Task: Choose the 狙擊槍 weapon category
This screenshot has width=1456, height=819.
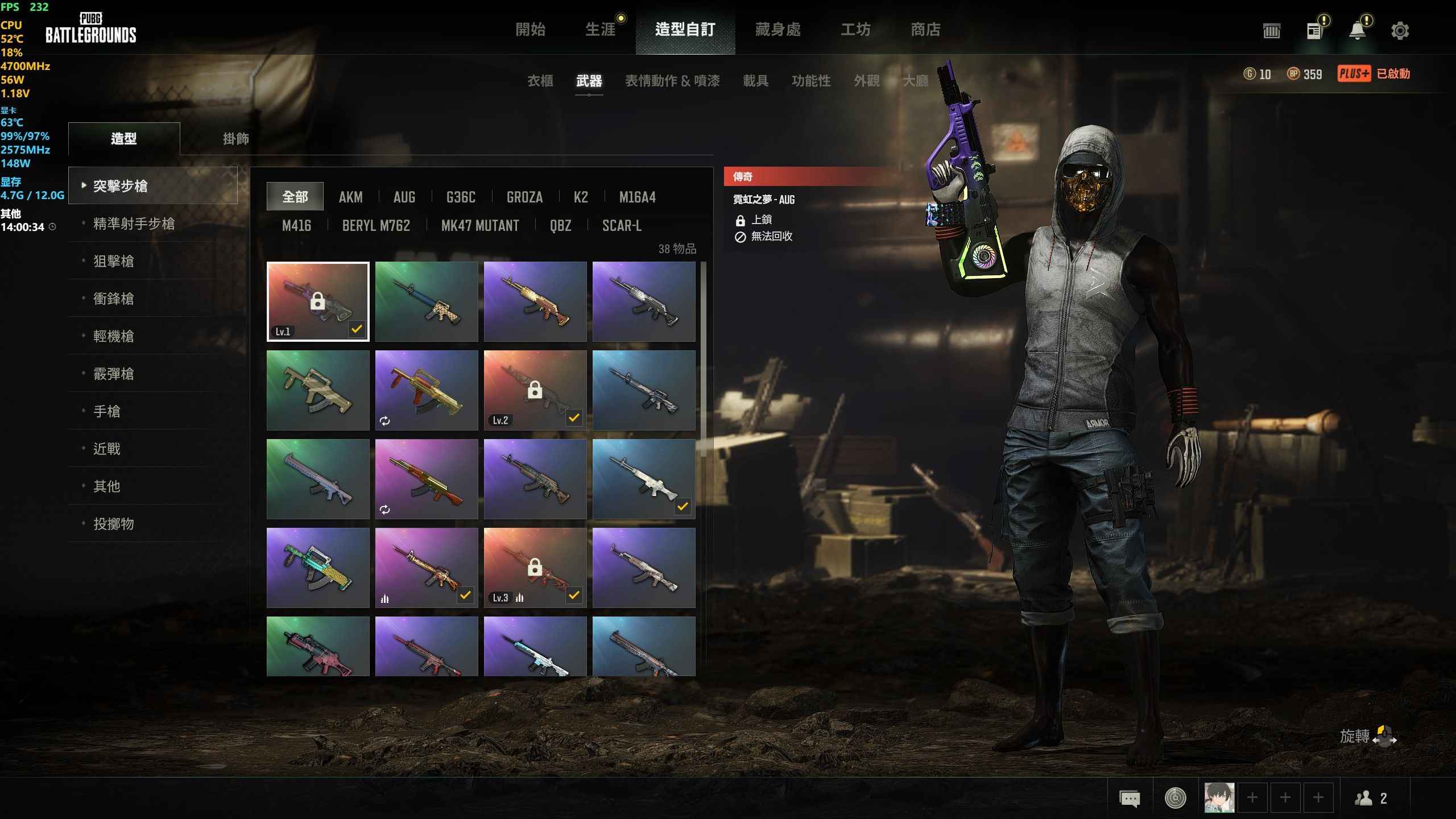Action: pos(114,261)
